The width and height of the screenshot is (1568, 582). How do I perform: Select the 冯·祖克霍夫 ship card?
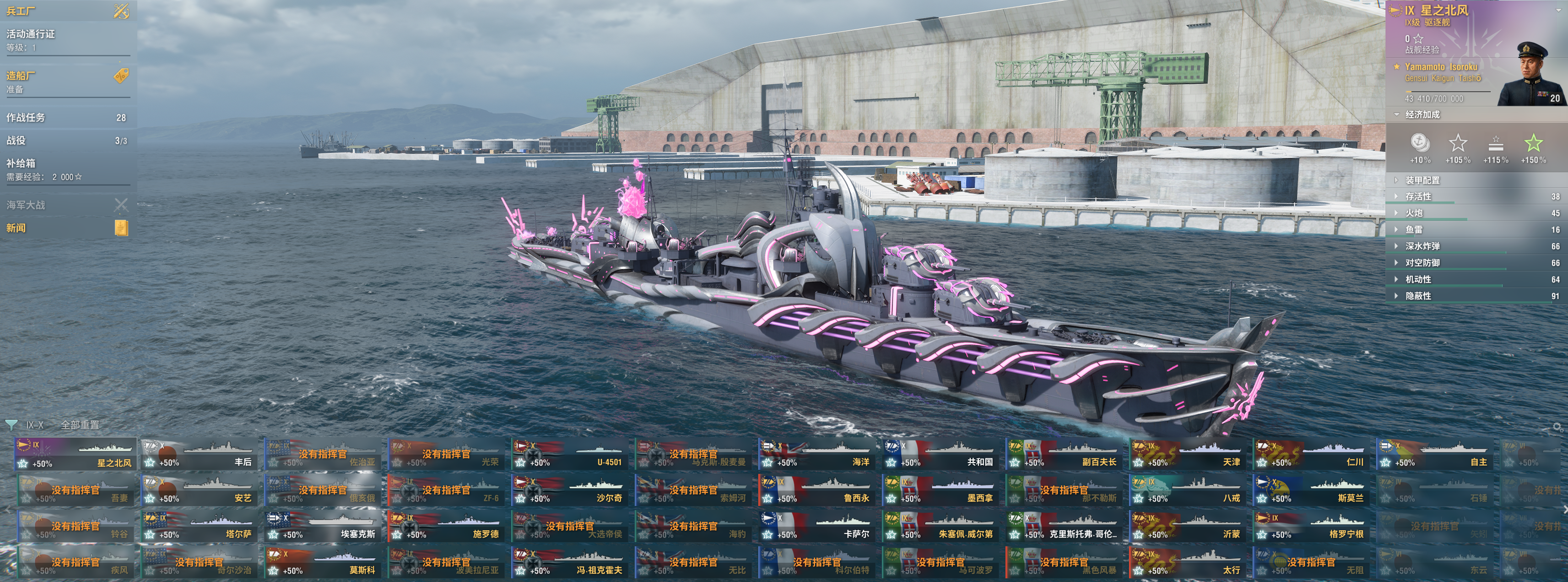[570, 562]
